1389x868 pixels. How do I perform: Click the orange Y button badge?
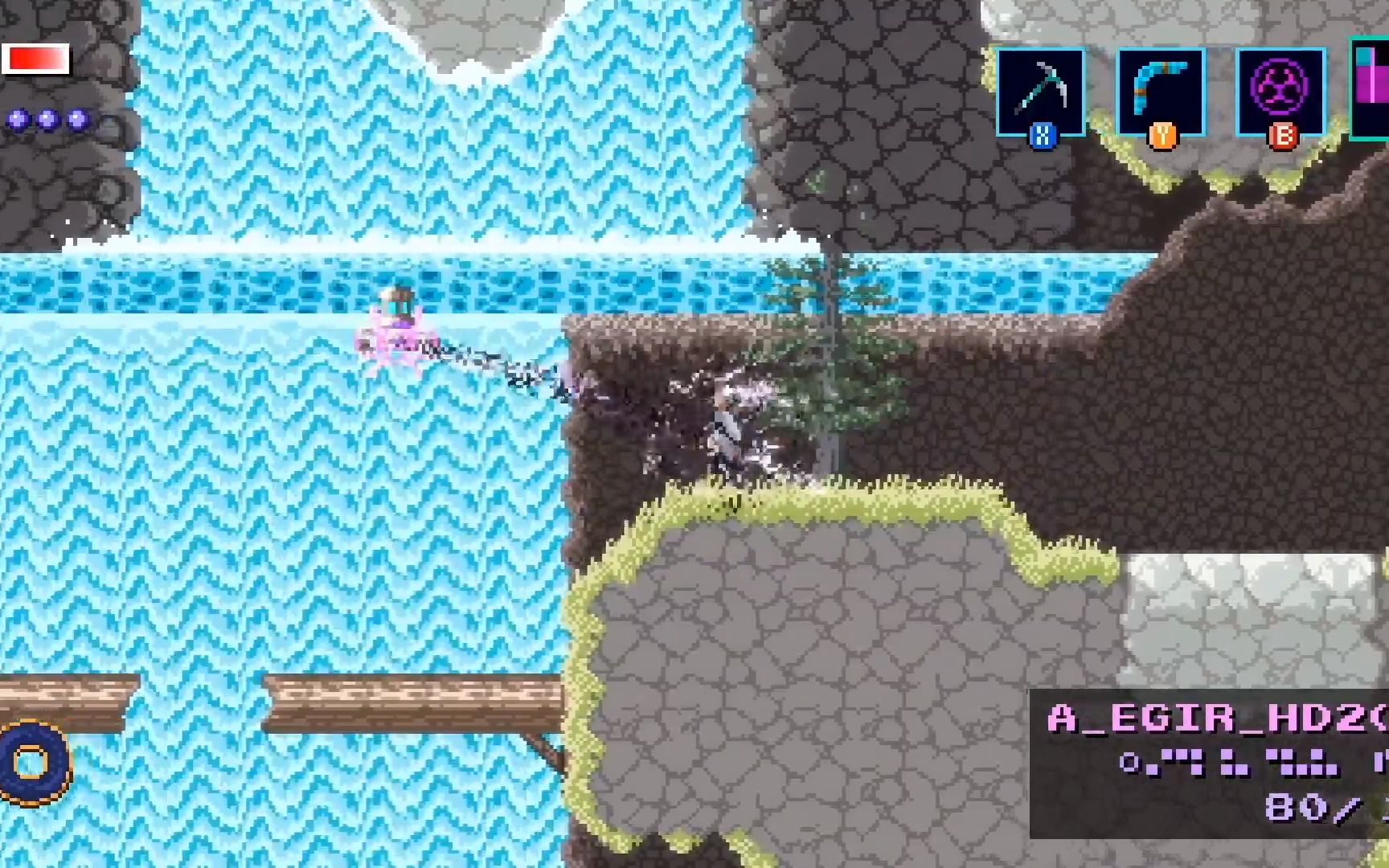(x=1162, y=135)
